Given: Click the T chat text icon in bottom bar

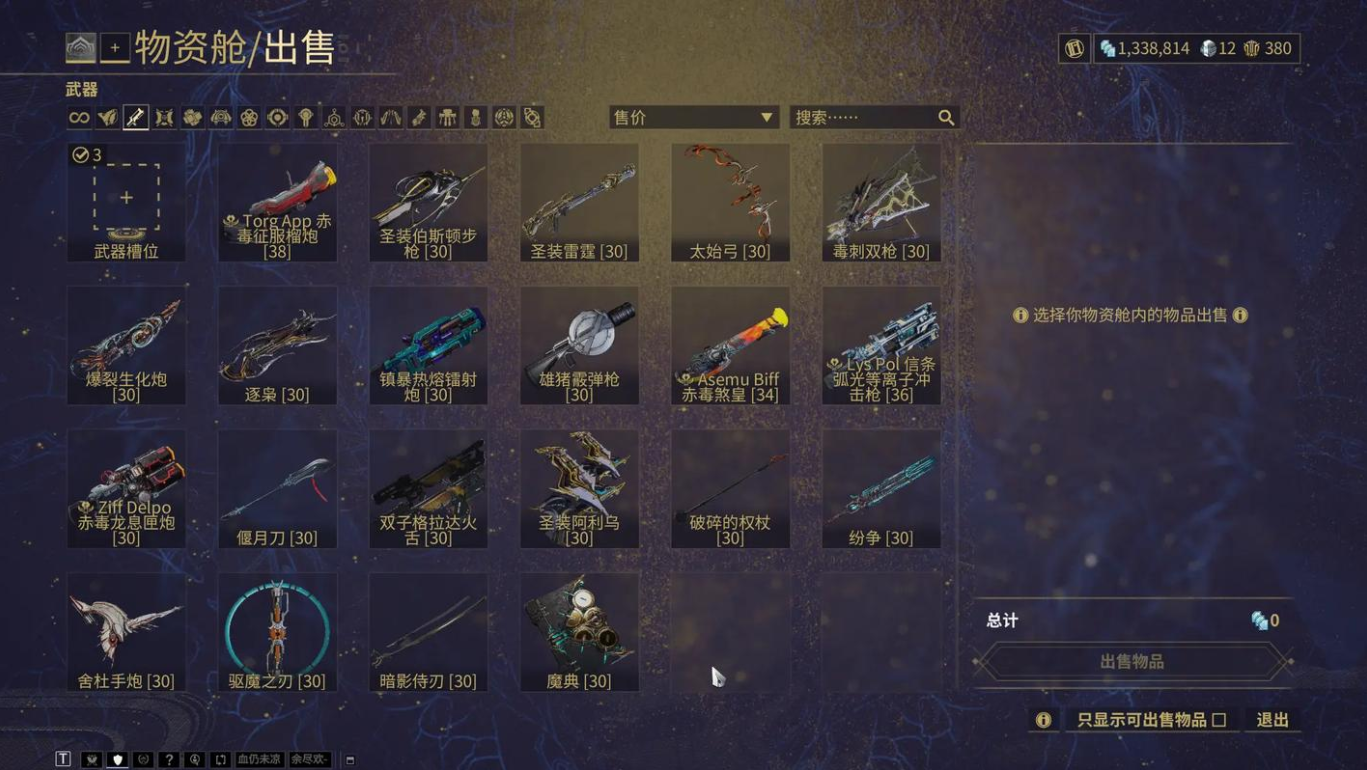Looking at the screenshot, I should pos(64,758).
